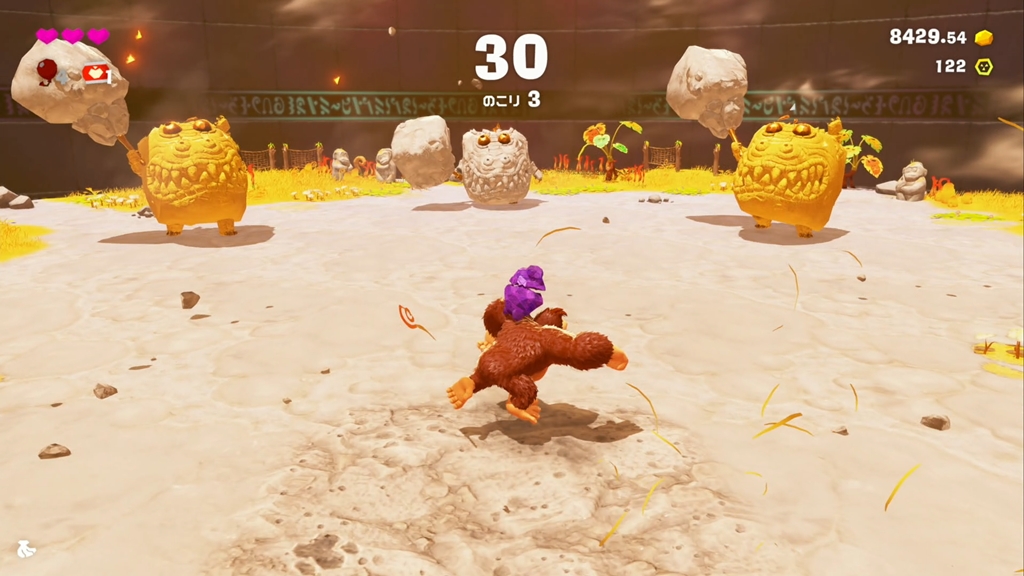This screenshot has height=576, width=1024.
Task: Click the white banana bunch icon
Action: pos(26,548)
